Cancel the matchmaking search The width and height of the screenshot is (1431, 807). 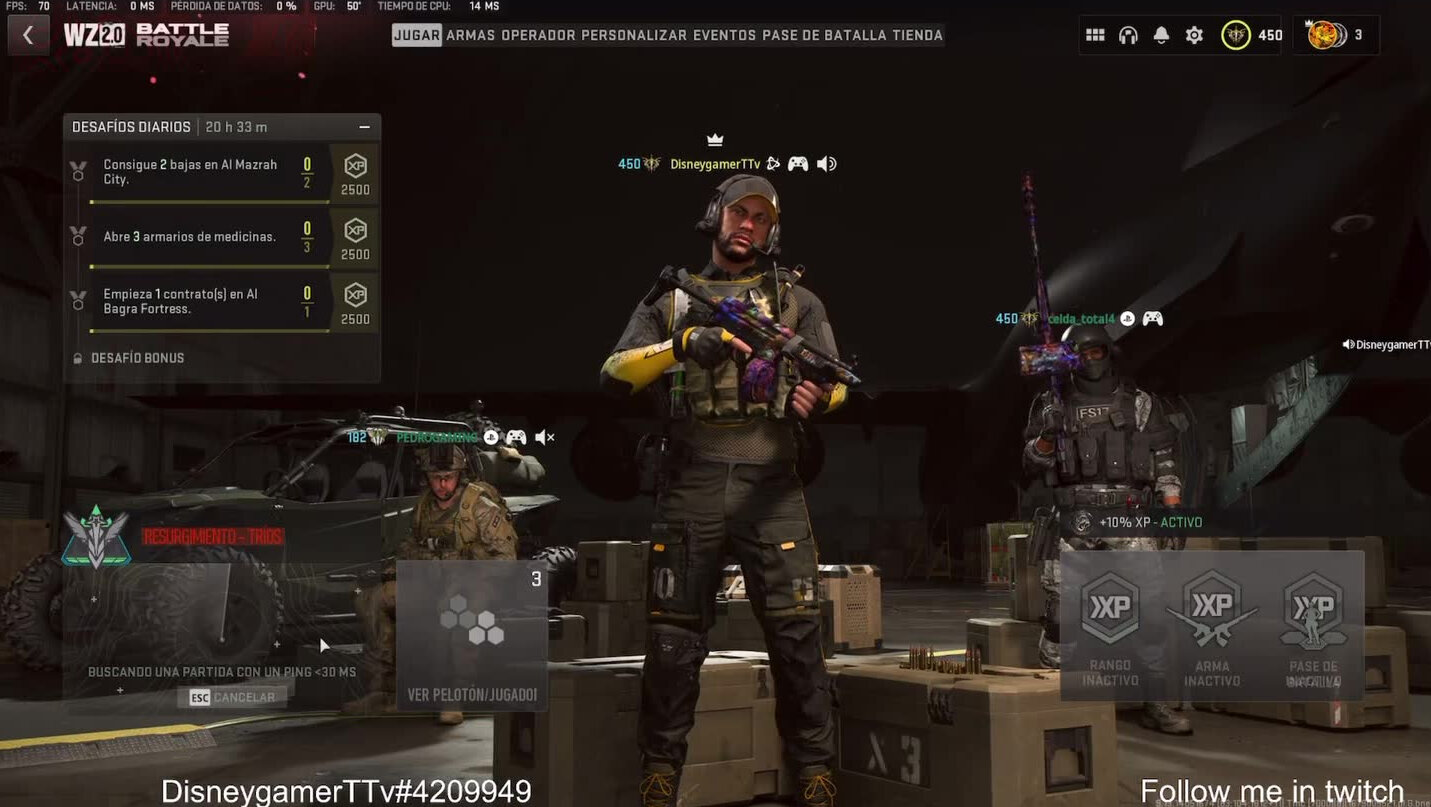232,697
